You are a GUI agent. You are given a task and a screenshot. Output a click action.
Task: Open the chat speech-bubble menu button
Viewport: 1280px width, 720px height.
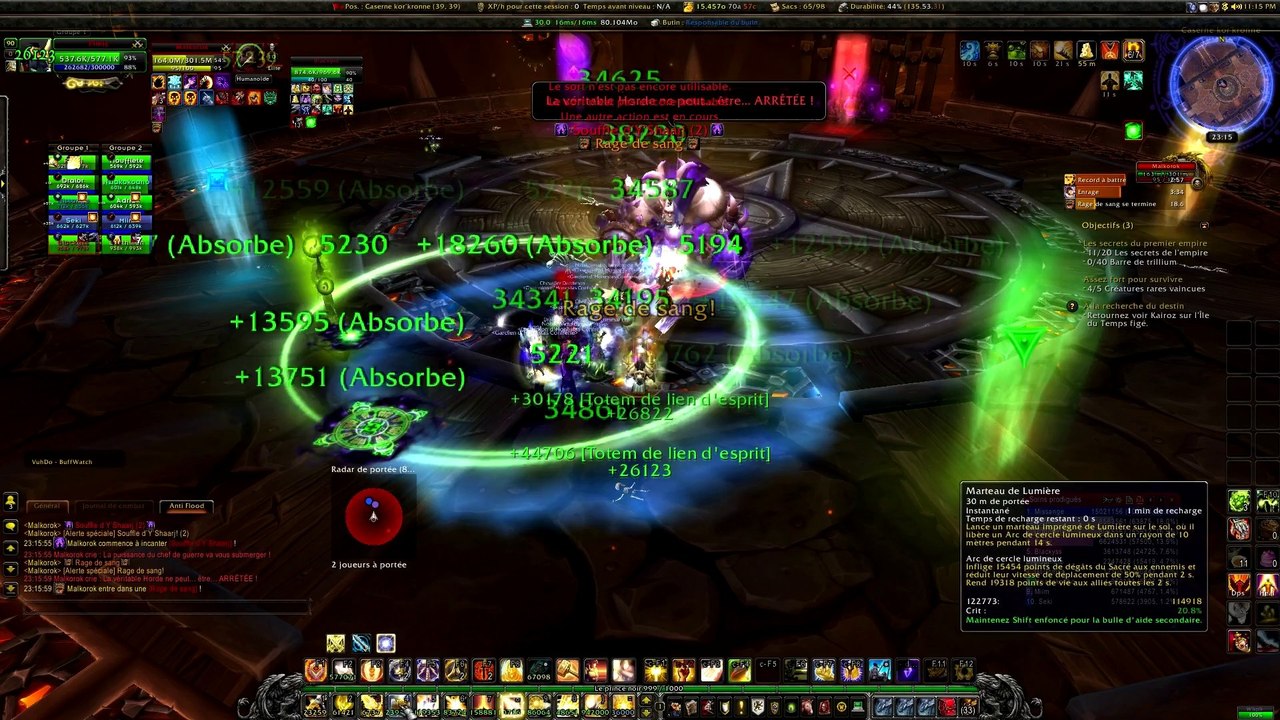pos(10,526)
